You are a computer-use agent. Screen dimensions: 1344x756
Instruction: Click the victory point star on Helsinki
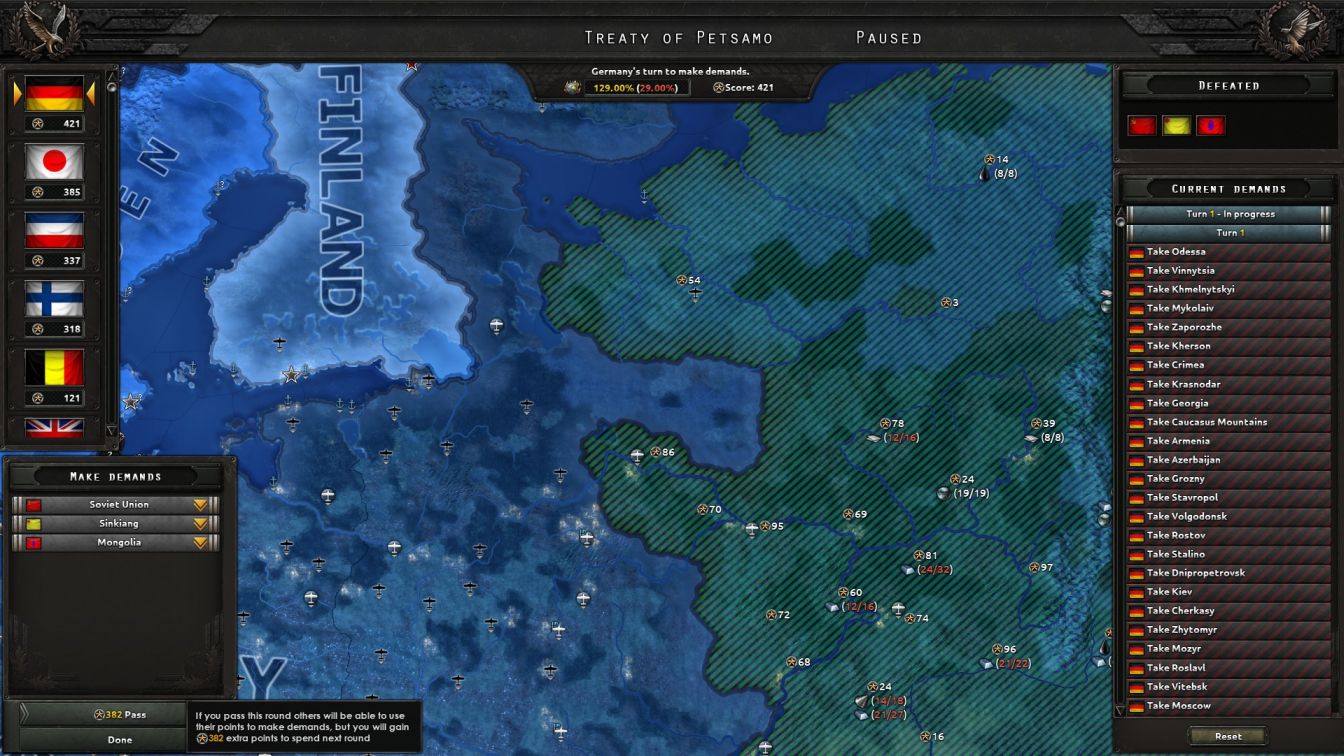[291, 374]
